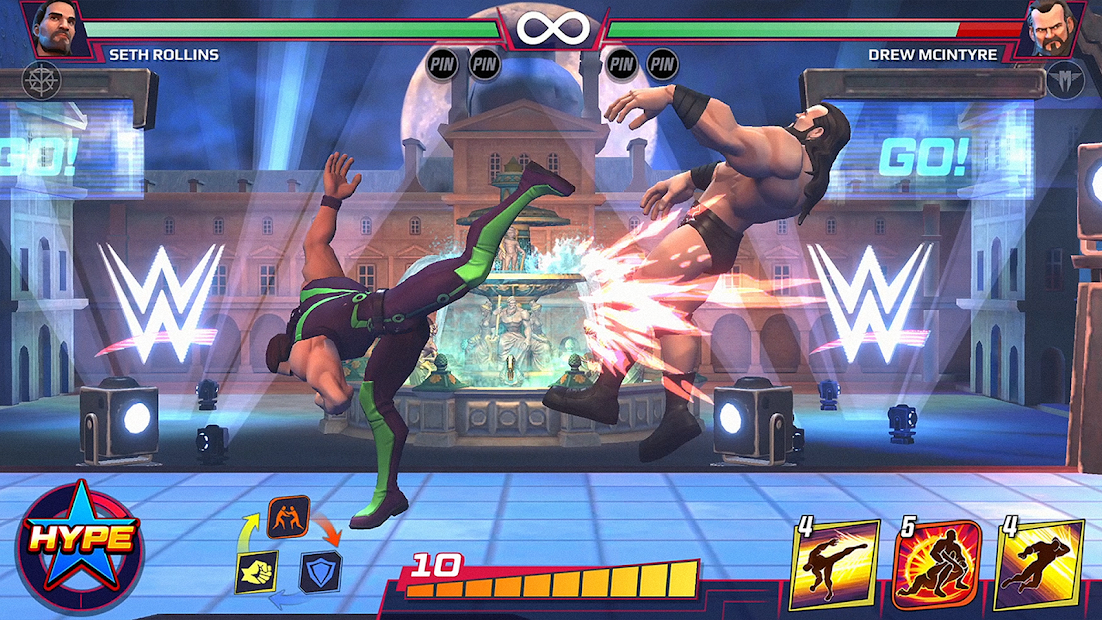The image size is (1102, 620).
Task: Click Seth Rollins' portrait
Action: tap(54, 30)
